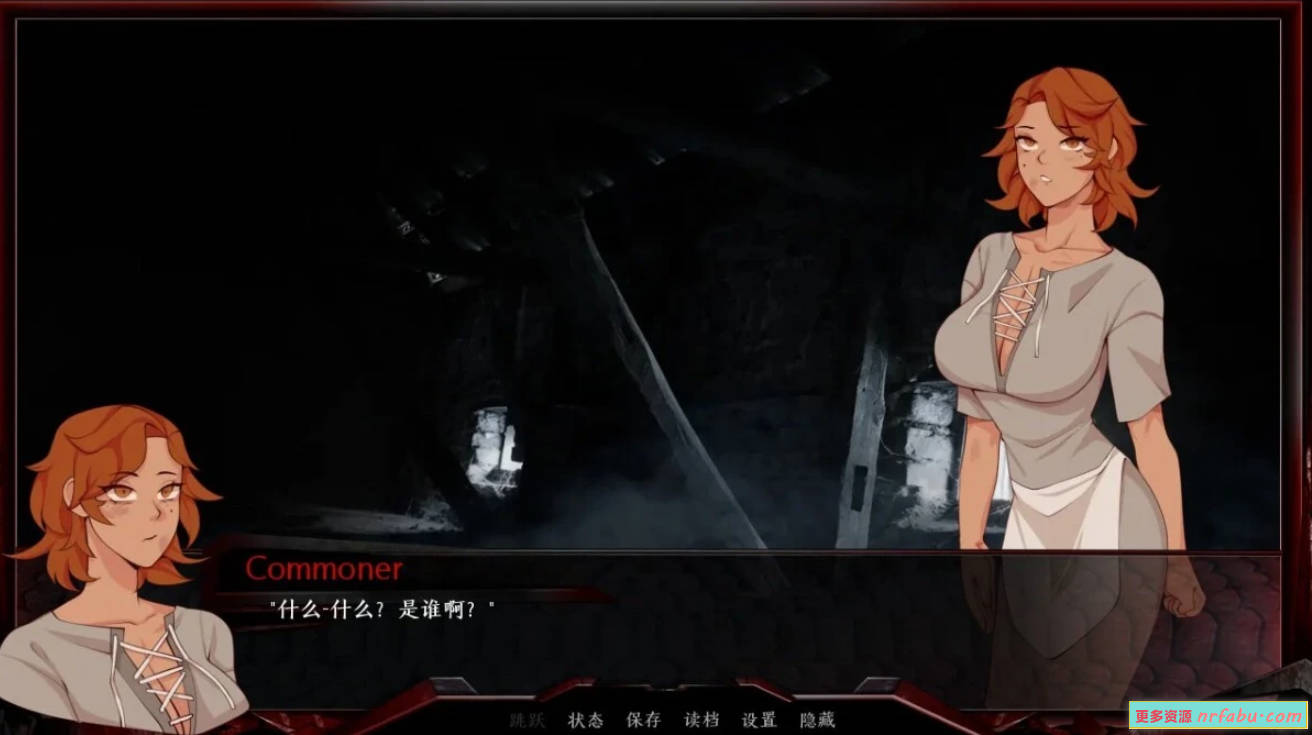Open the 状态 status screen

[585, 719]
